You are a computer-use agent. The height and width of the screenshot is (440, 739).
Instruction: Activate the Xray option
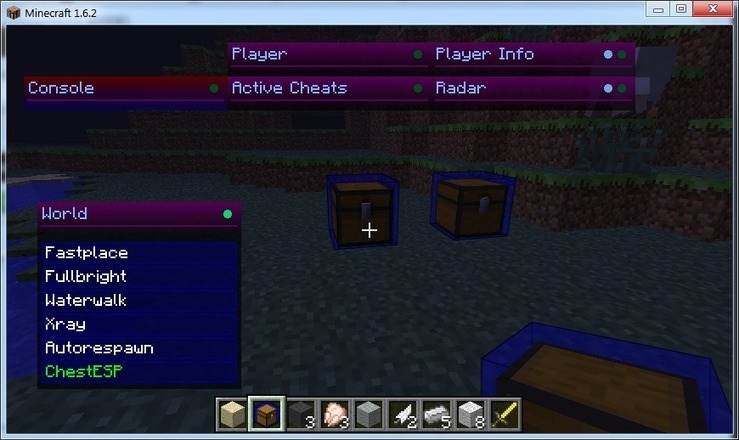click(x=65, y=324)
